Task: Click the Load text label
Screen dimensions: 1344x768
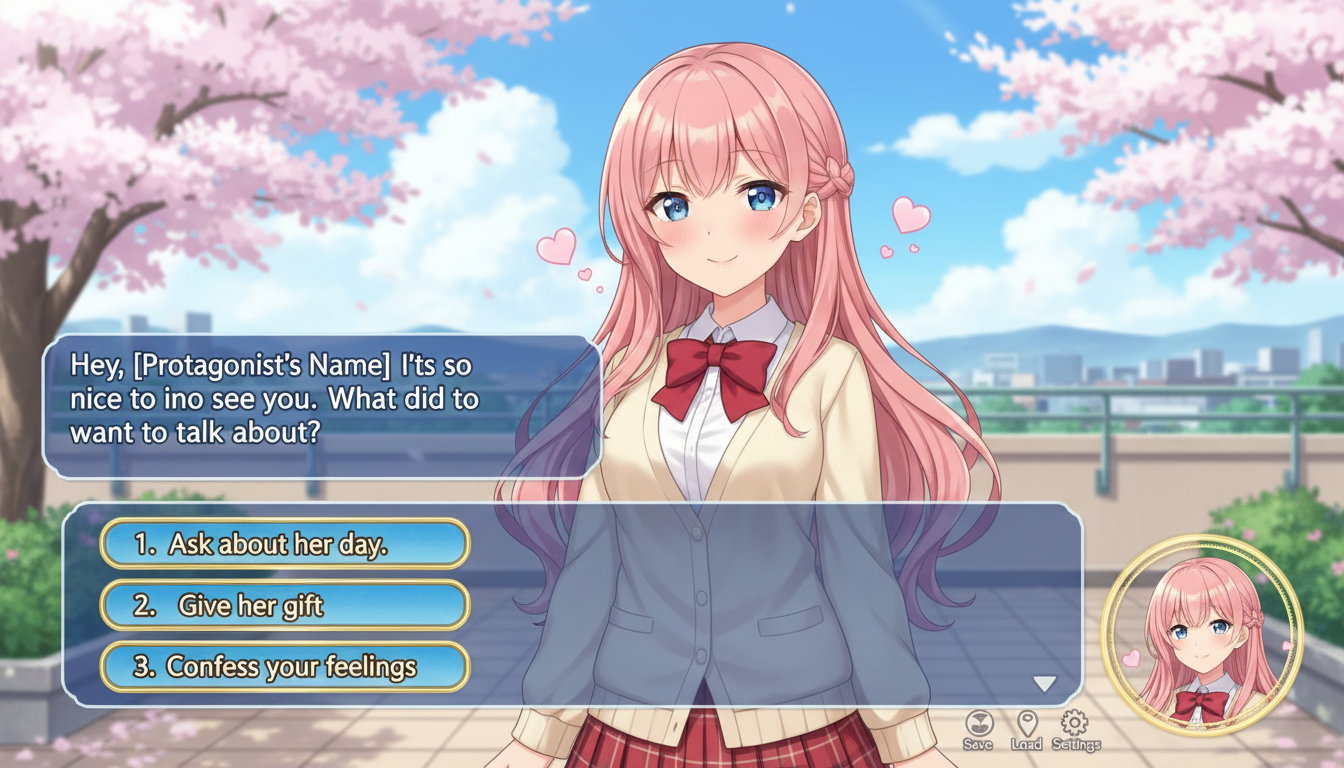Action: [x=1024, y=744]
